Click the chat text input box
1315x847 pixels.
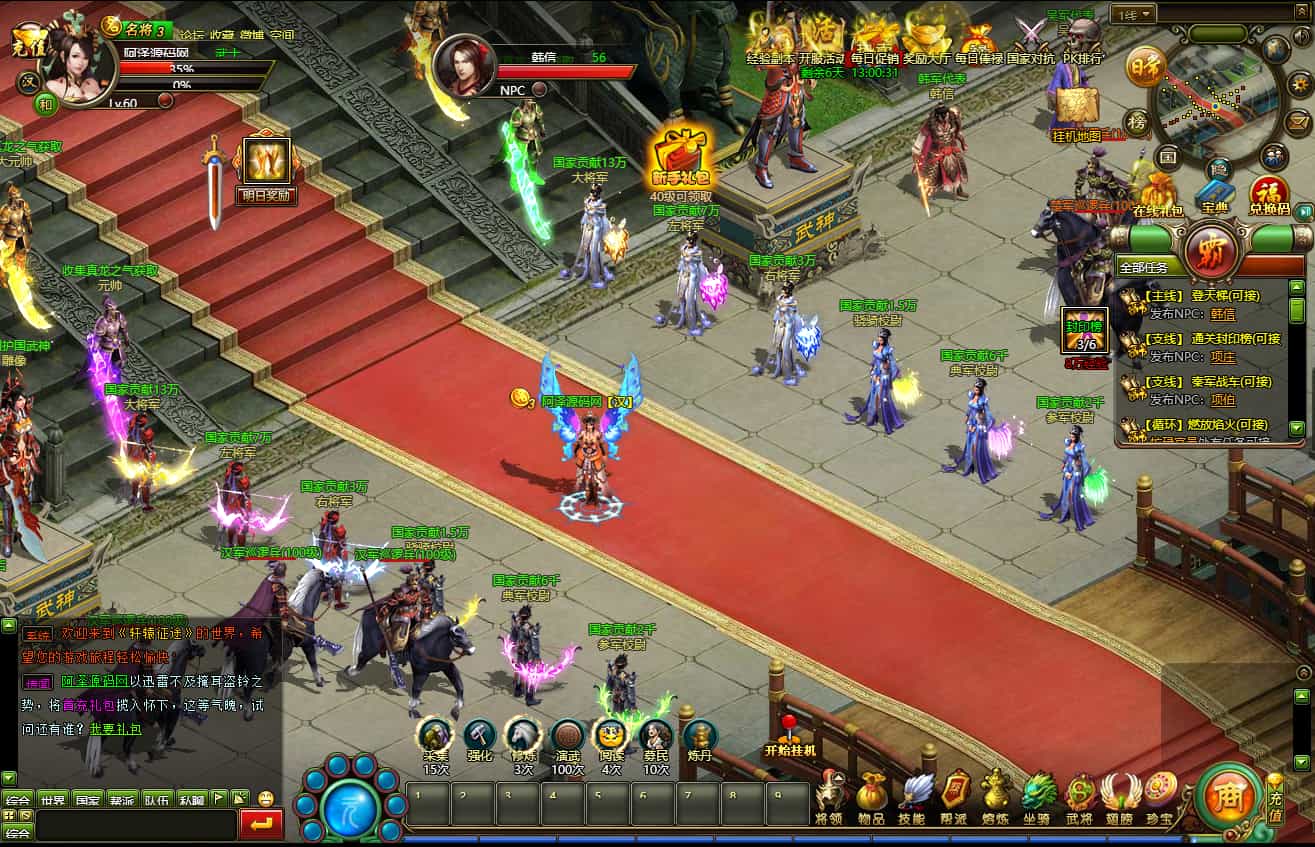pyautogui.click(x=135, y=825)
